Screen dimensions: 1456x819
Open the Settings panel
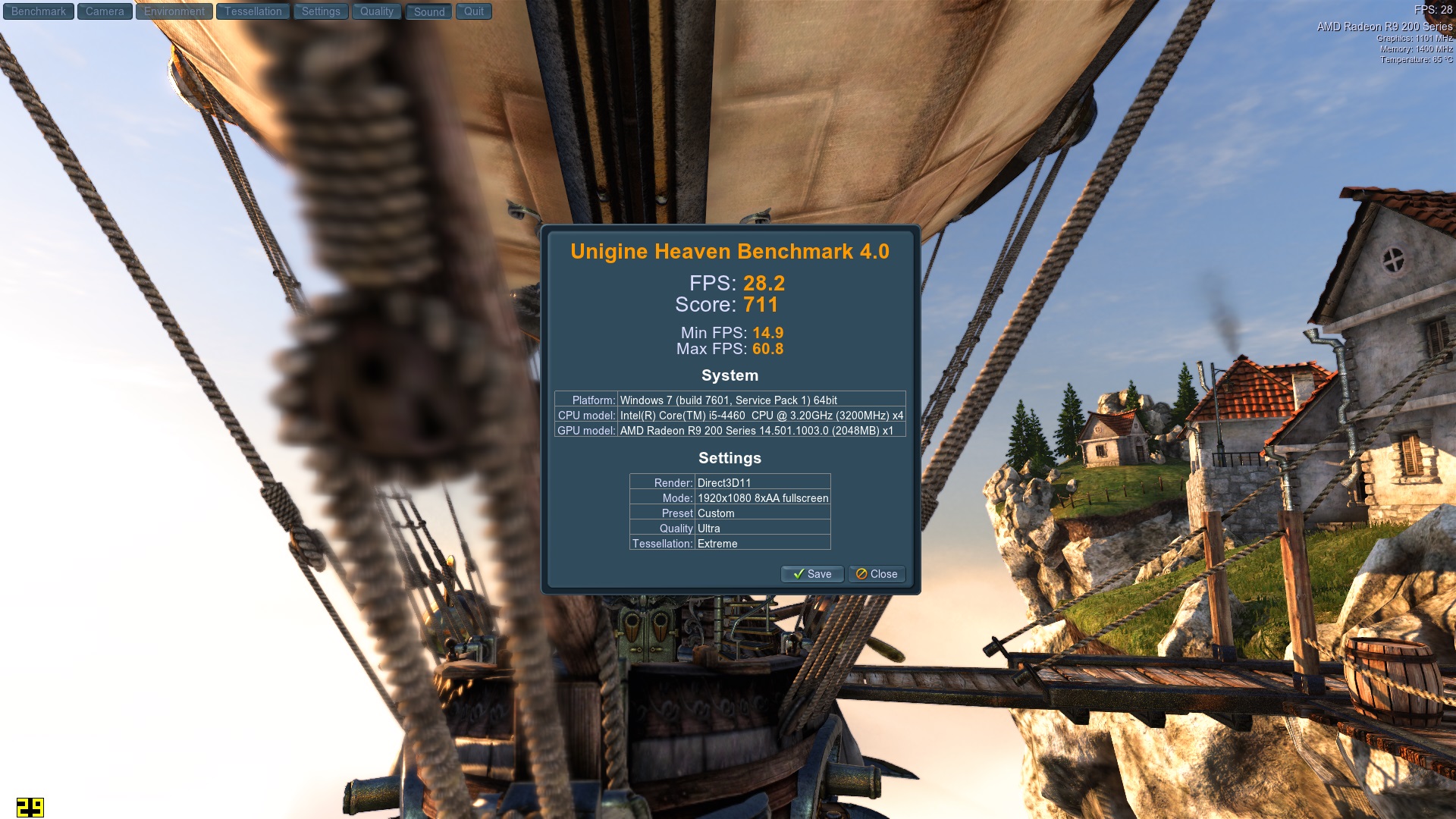point(321,11)
